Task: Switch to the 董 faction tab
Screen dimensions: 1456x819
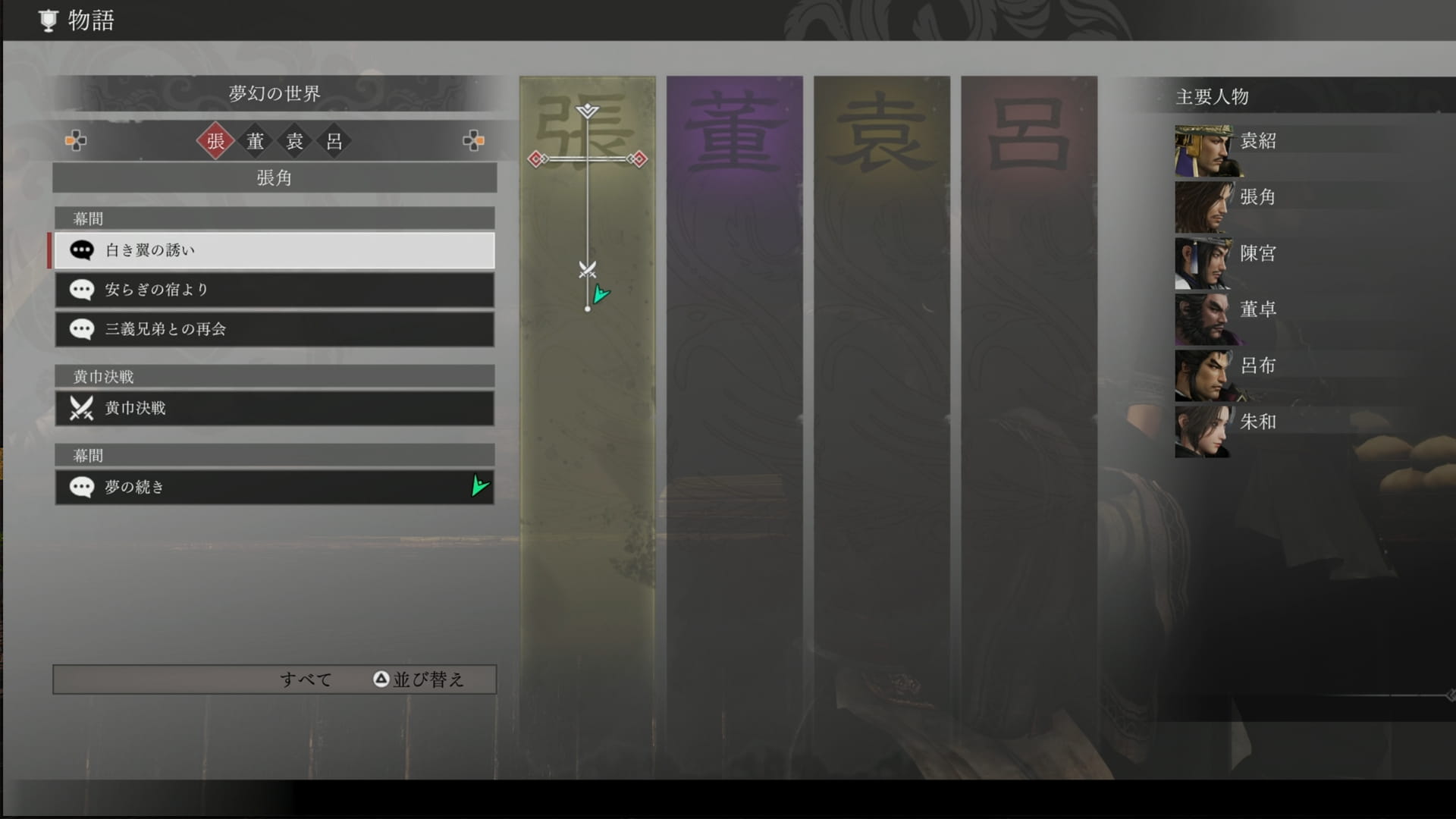Action: (256, 141)
